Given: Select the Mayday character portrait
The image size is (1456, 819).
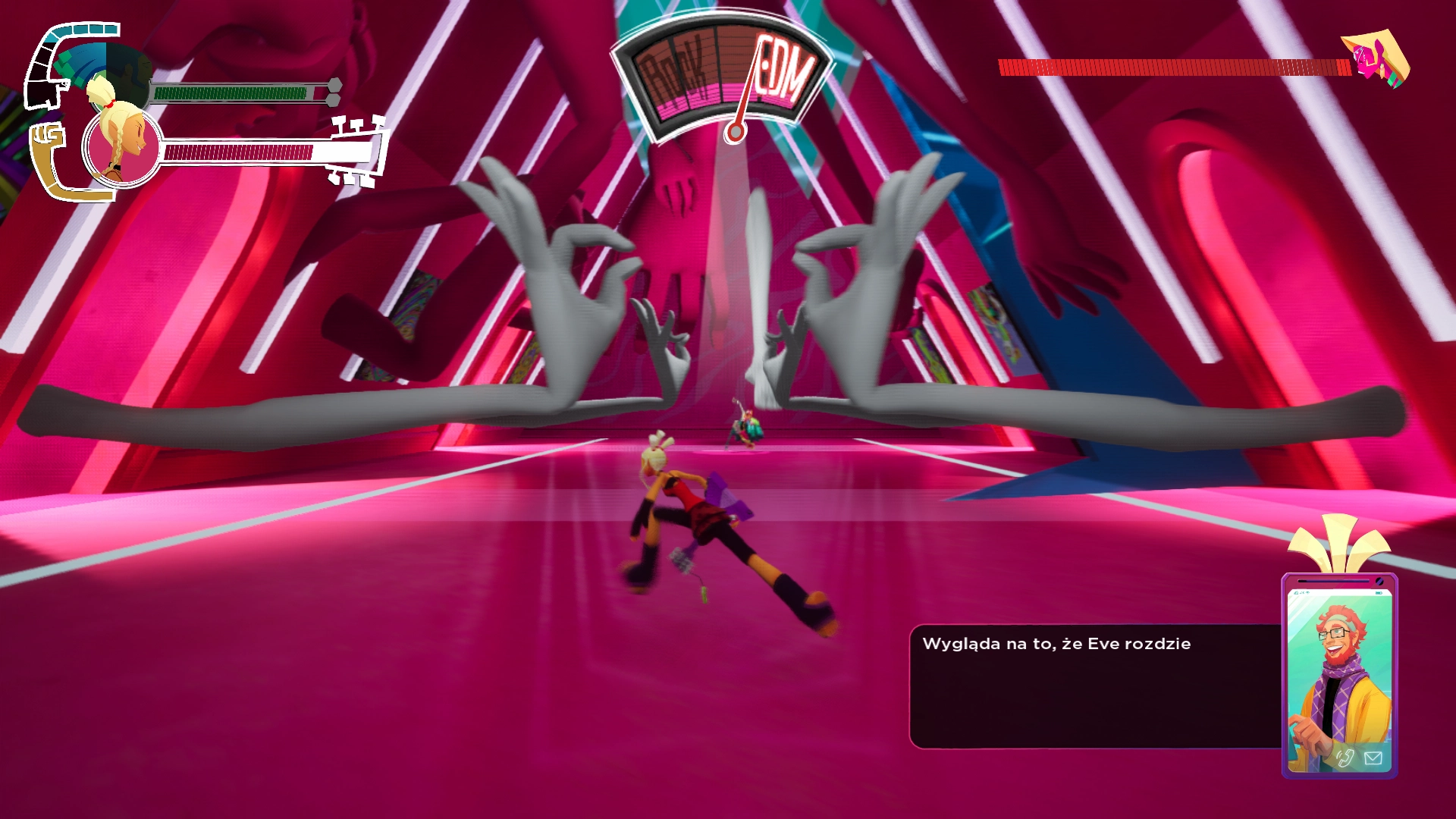Looking at the screenshot, I should click(121, 146).
